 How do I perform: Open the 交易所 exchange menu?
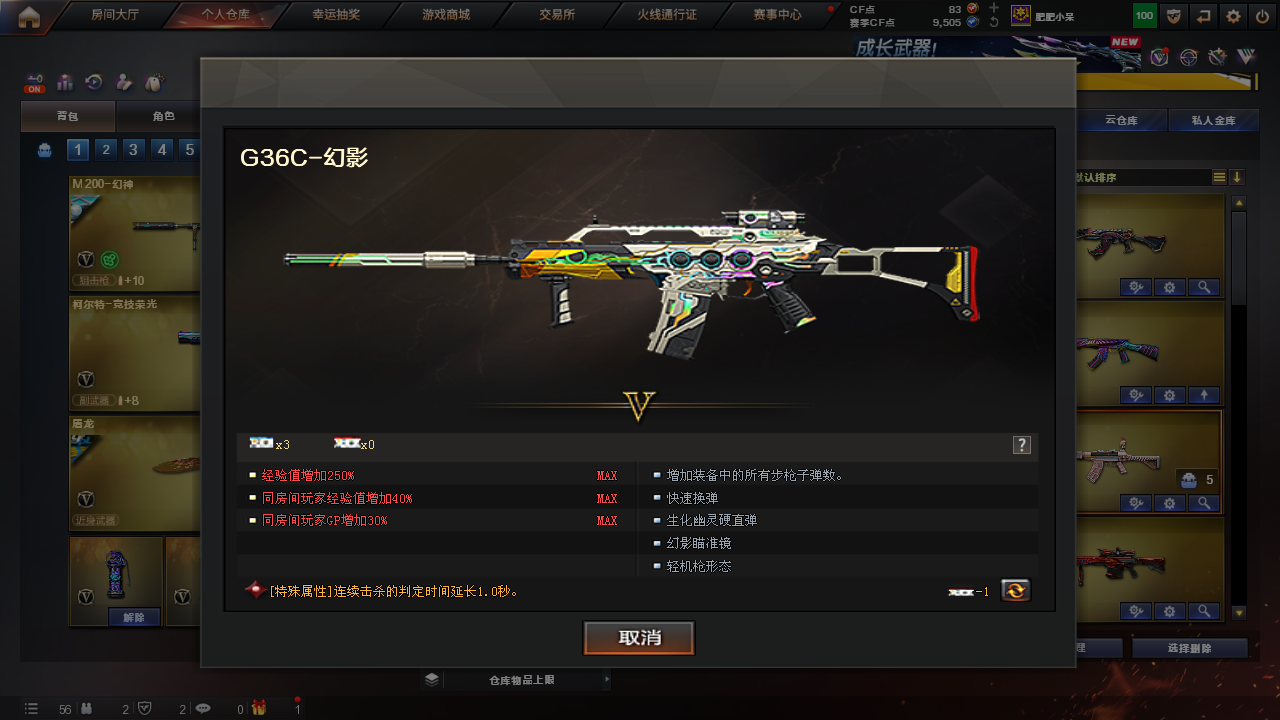point(557,15)
